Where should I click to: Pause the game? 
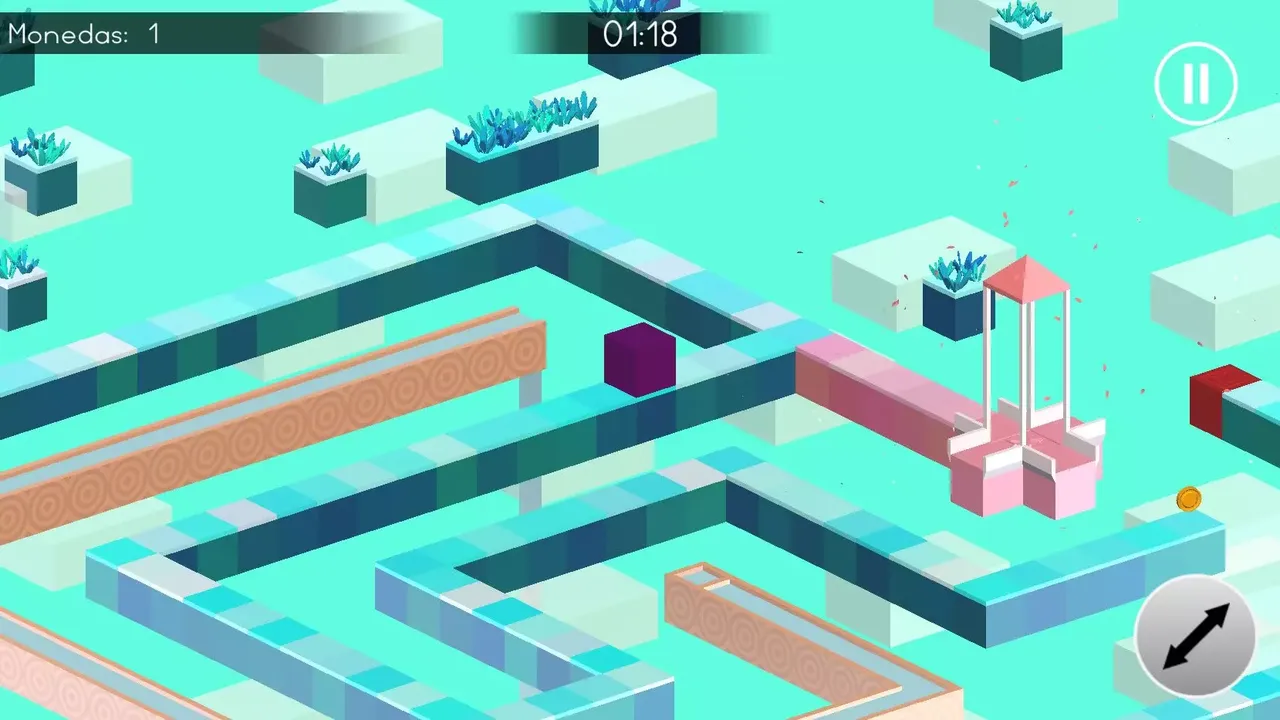[x=1196, y=84]
